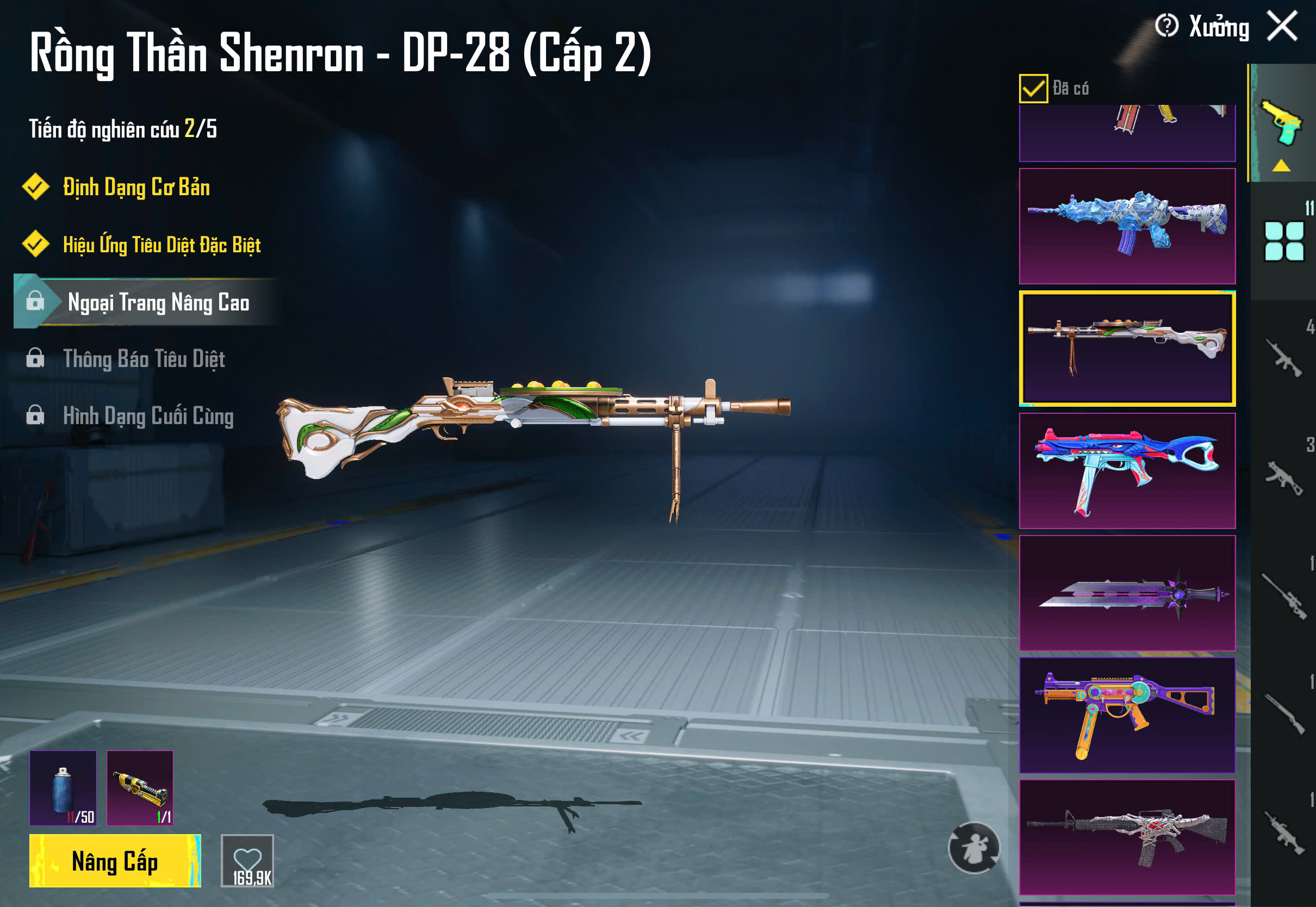
Task: Pick the blue and red SMG skin thumbnail
Action: click(1127, 470)
